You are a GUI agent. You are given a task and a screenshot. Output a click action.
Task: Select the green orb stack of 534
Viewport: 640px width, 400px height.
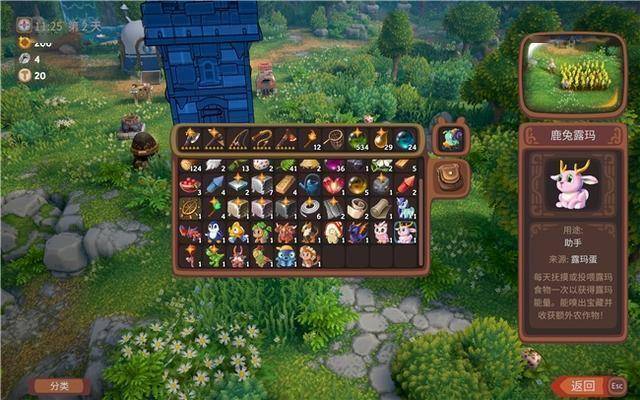356,137
